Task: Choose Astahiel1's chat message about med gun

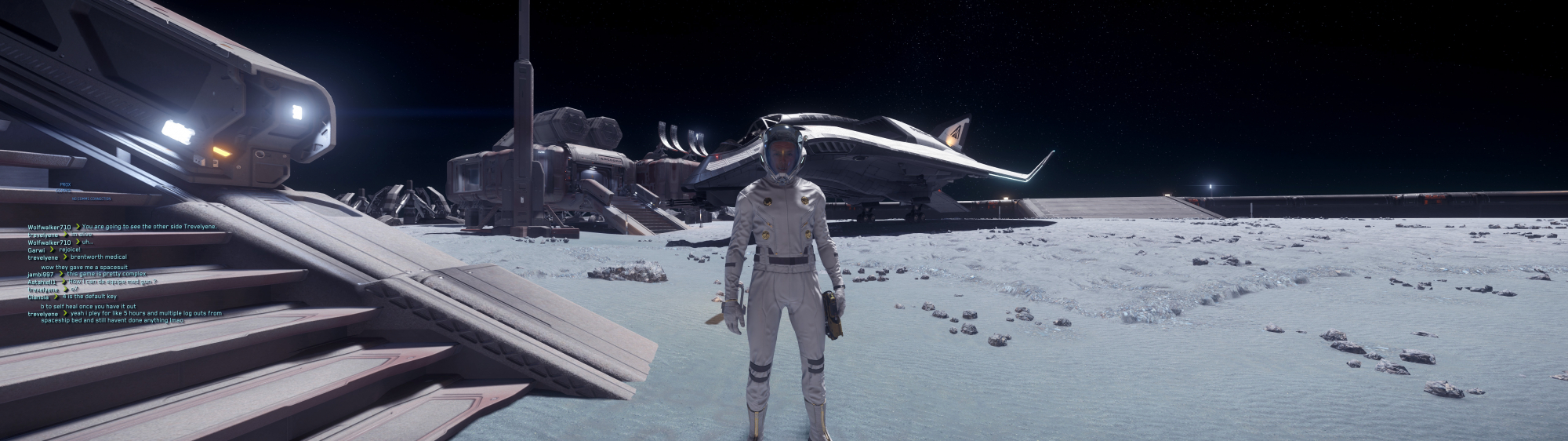Action: pos(114,281)
